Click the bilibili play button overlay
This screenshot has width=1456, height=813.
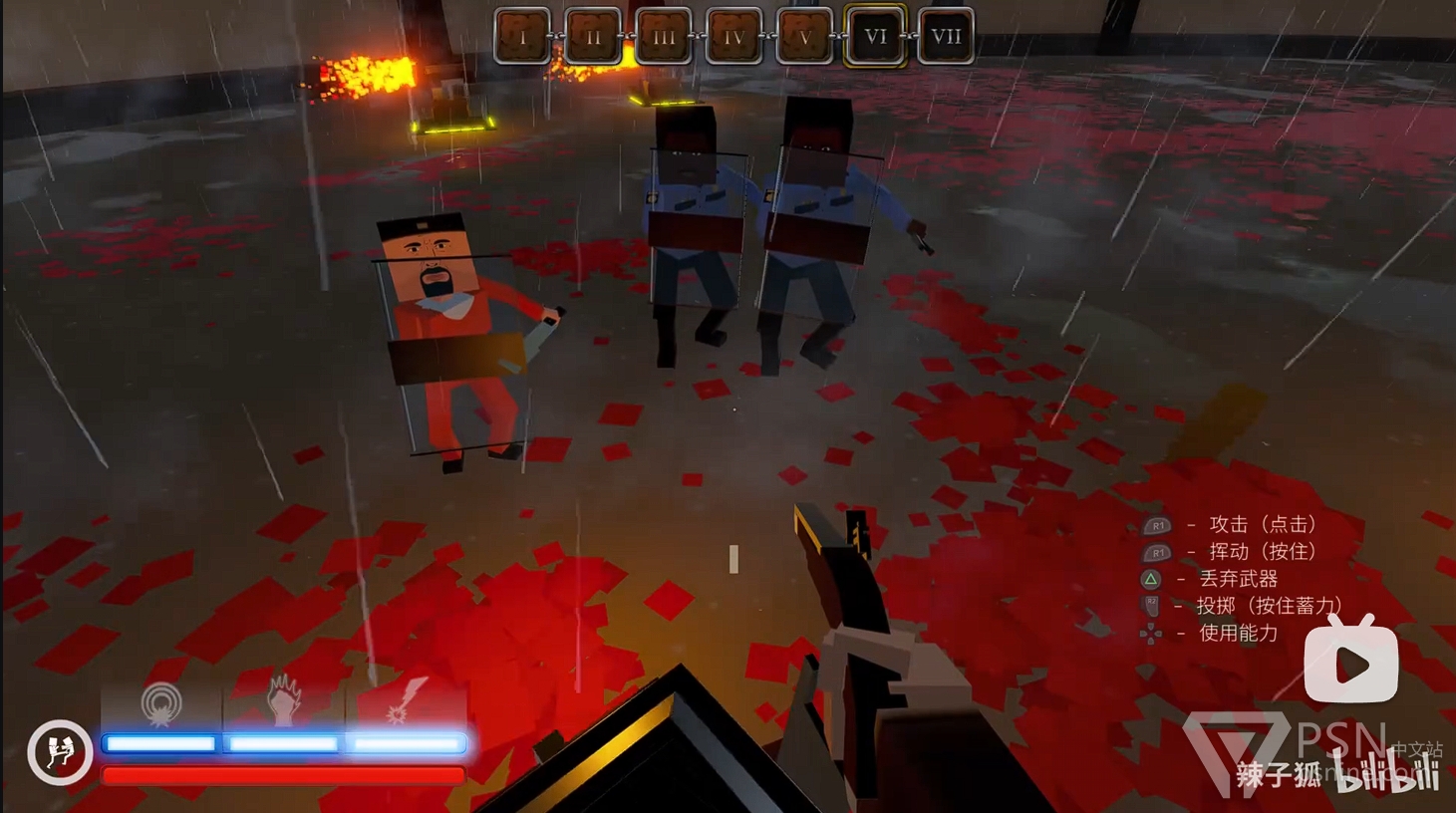click(1350, 665)
